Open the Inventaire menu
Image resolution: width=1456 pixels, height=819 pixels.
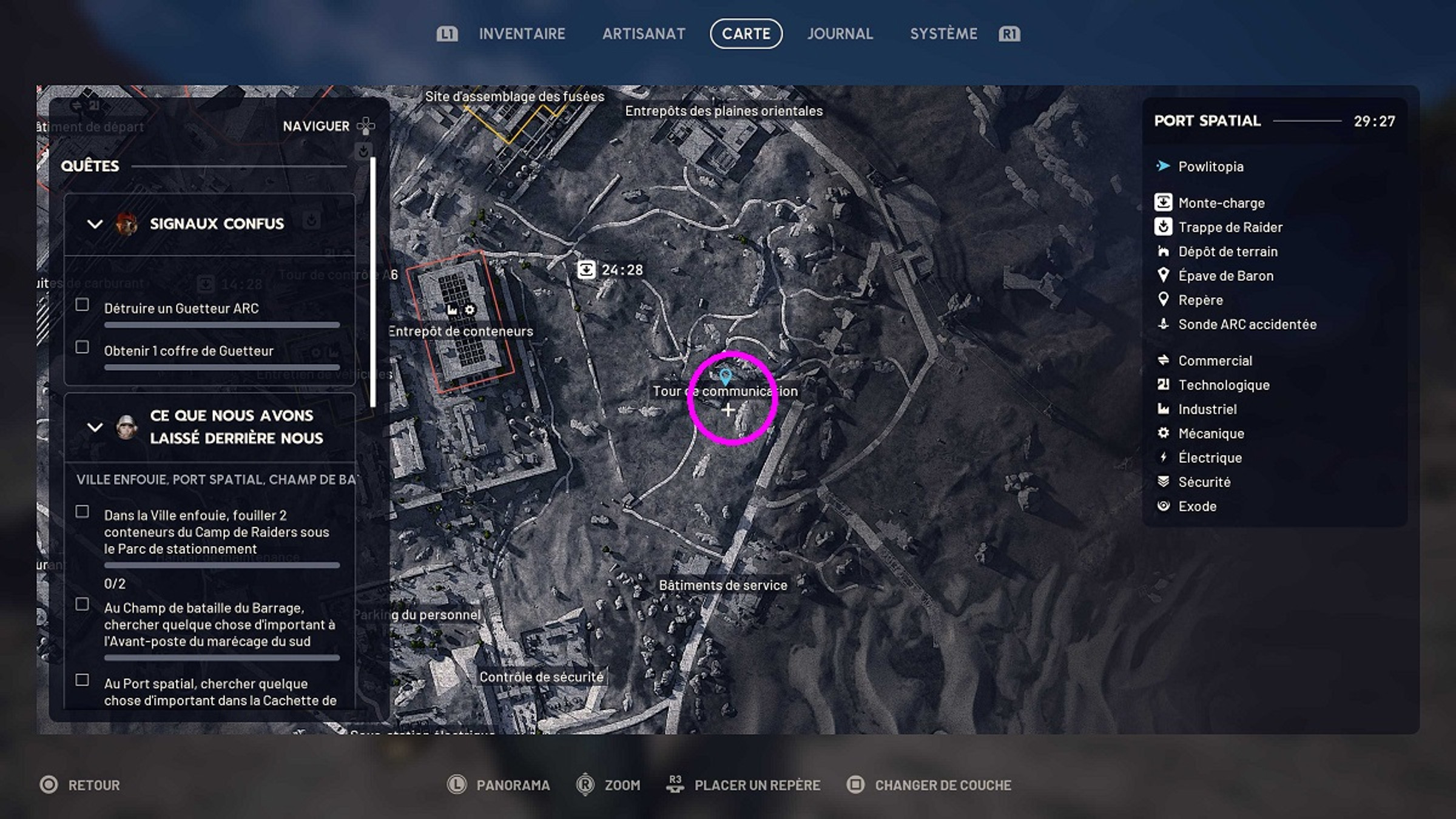(x=522, y=33)
